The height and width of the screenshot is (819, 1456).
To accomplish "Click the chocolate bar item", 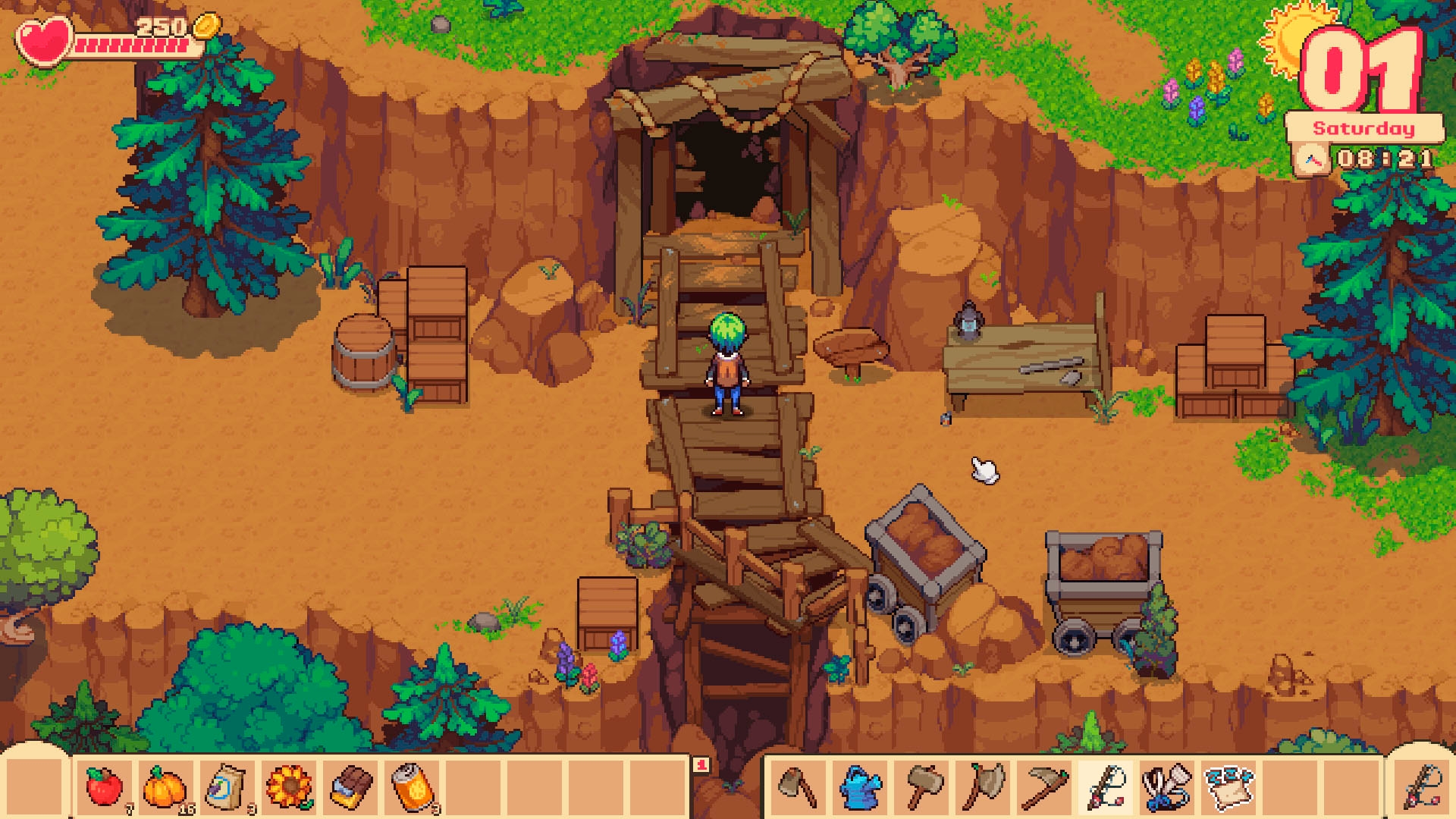I will [351, 786].
